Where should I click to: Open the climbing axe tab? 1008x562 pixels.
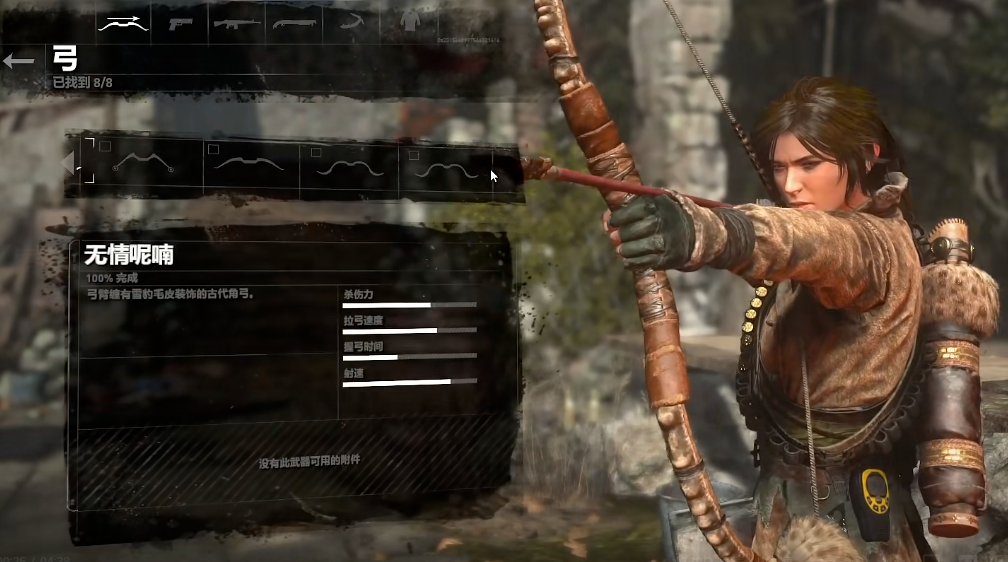351,24
